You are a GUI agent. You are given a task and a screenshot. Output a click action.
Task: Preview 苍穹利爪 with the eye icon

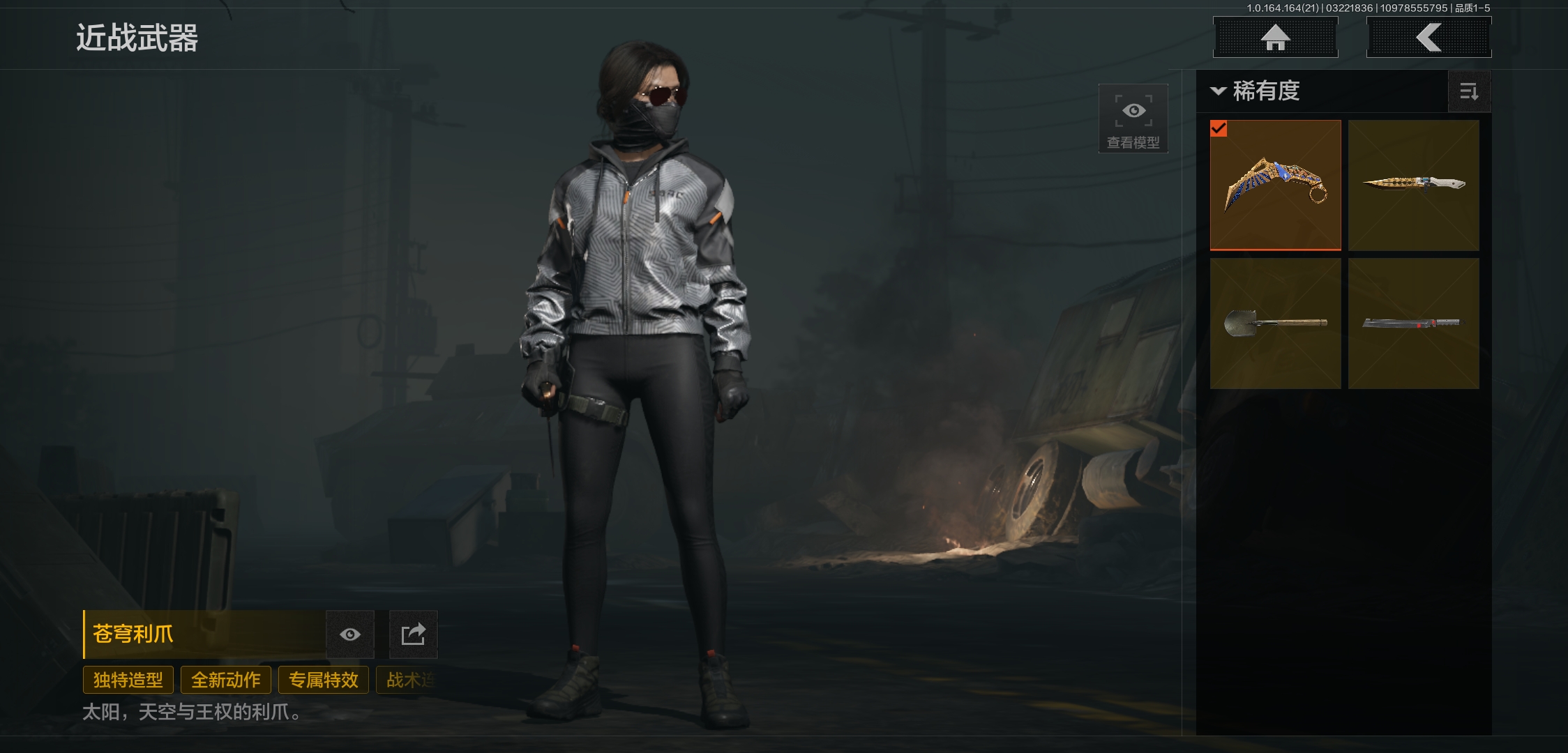pyautogui.click(x=350, y=634)
